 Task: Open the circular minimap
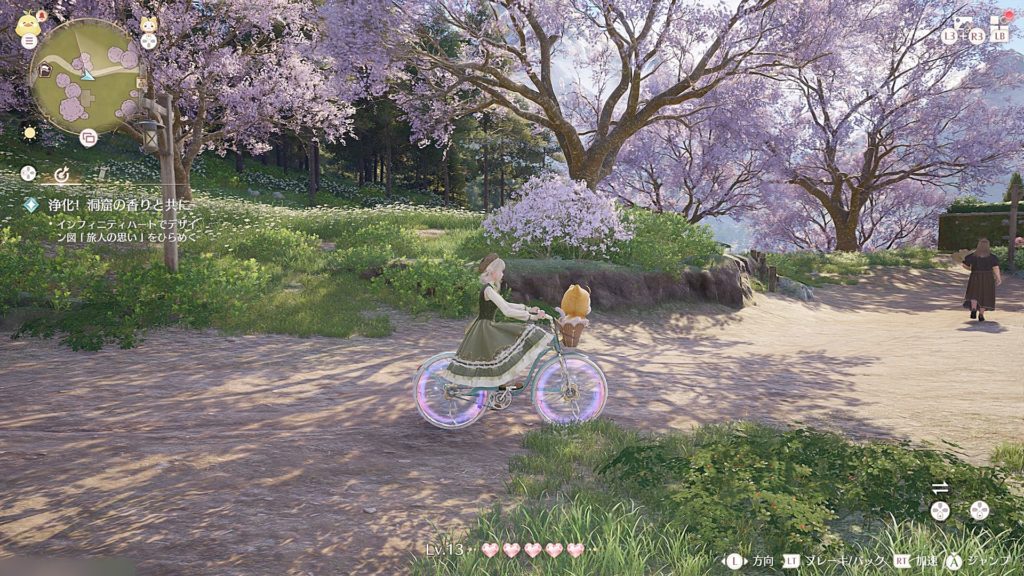pos(86,76)
